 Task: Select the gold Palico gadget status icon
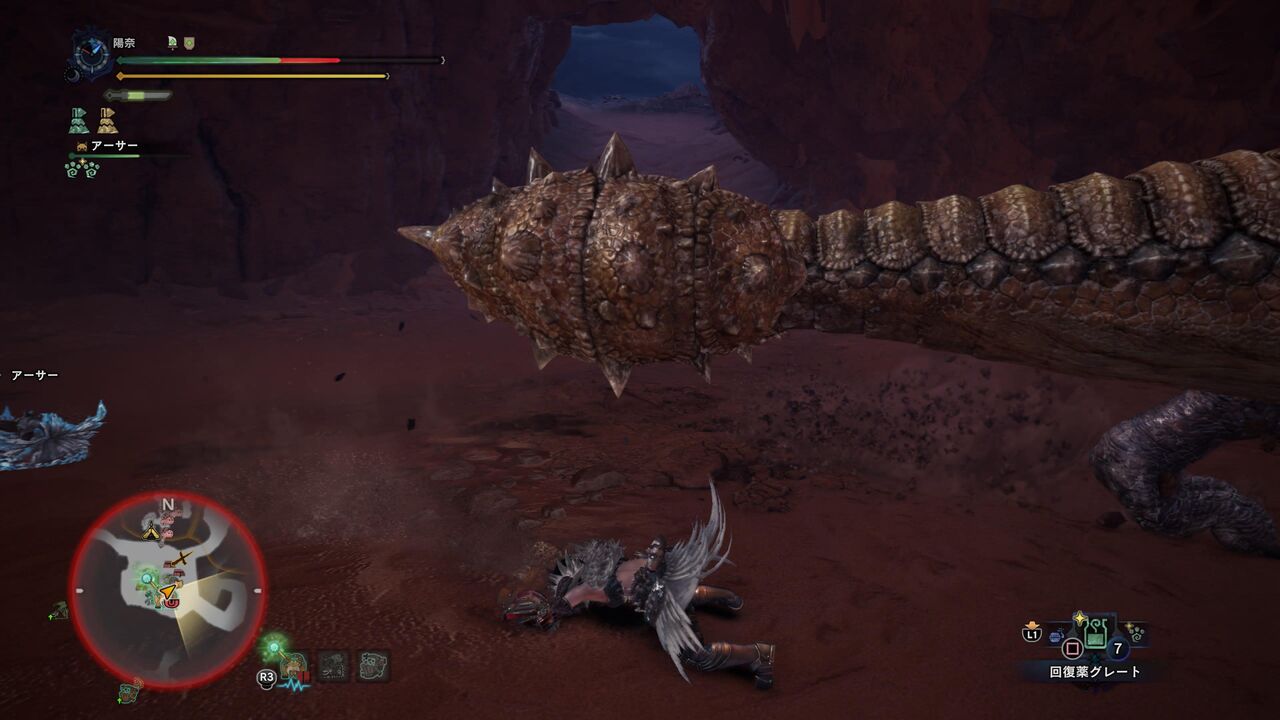(x=107, y=121)
